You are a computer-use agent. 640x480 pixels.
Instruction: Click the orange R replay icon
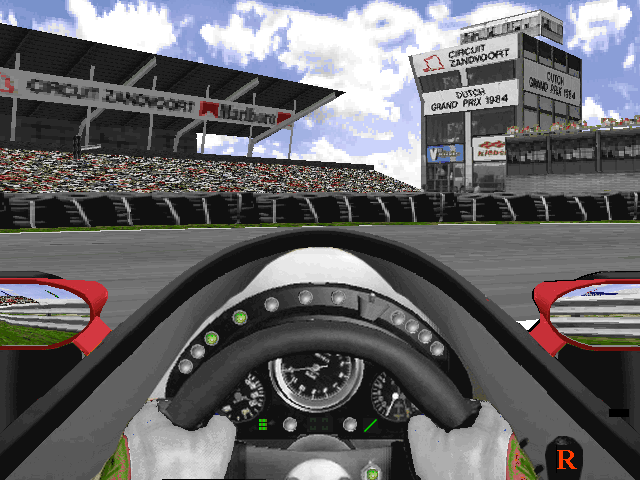[x=567, y=459]
